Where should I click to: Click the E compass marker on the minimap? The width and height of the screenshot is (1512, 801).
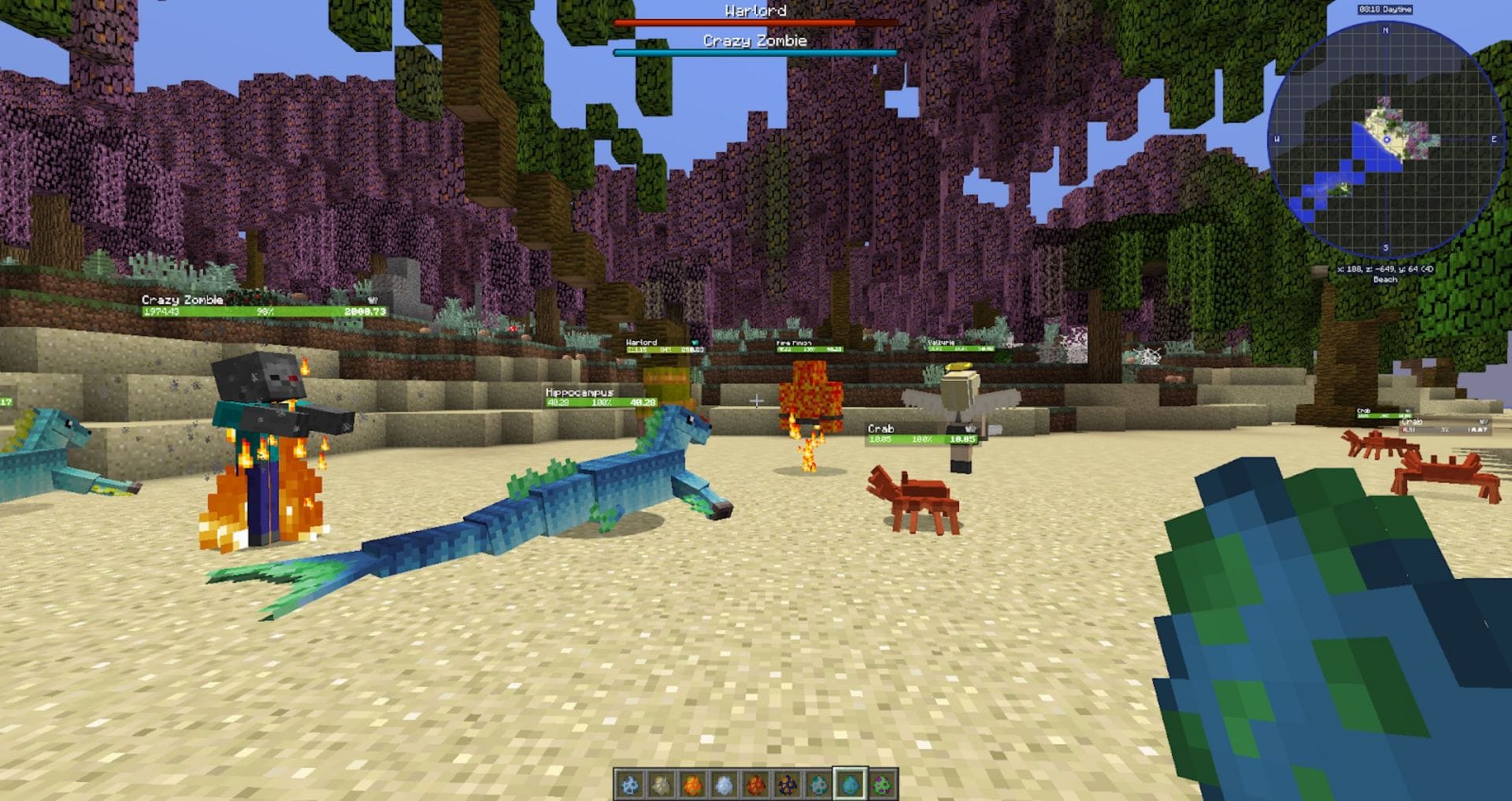pyautogui.click(x=1494, y=139)
